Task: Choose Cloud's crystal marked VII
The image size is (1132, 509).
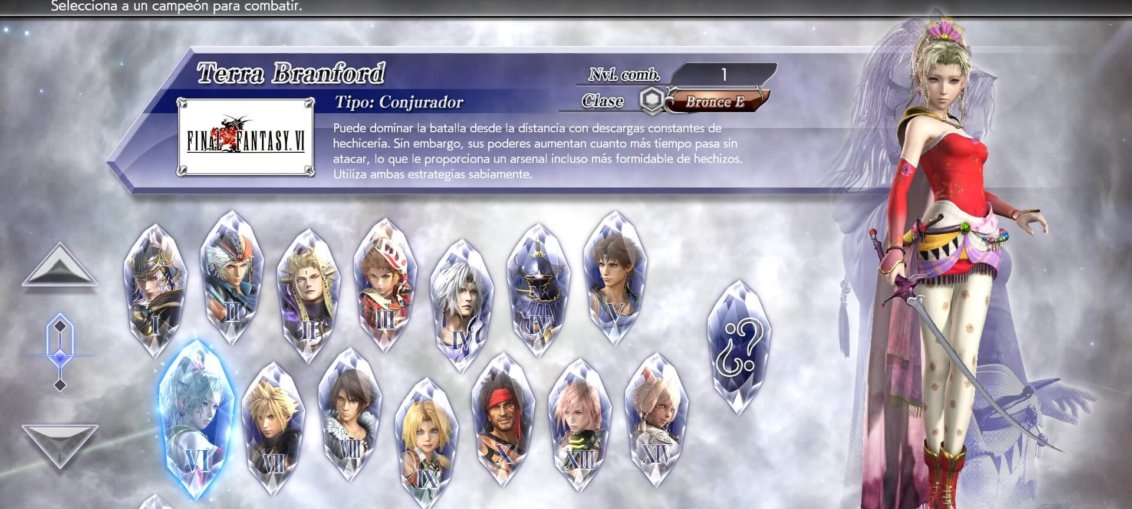Action: pyautogui.click(x=273, y=427)
